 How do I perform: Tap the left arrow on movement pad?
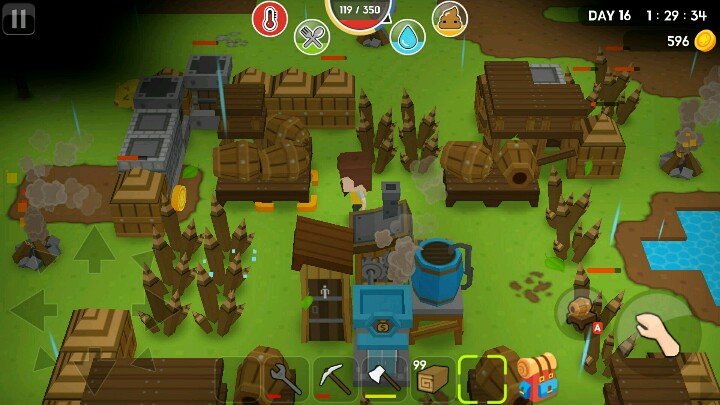click(32, 309)
